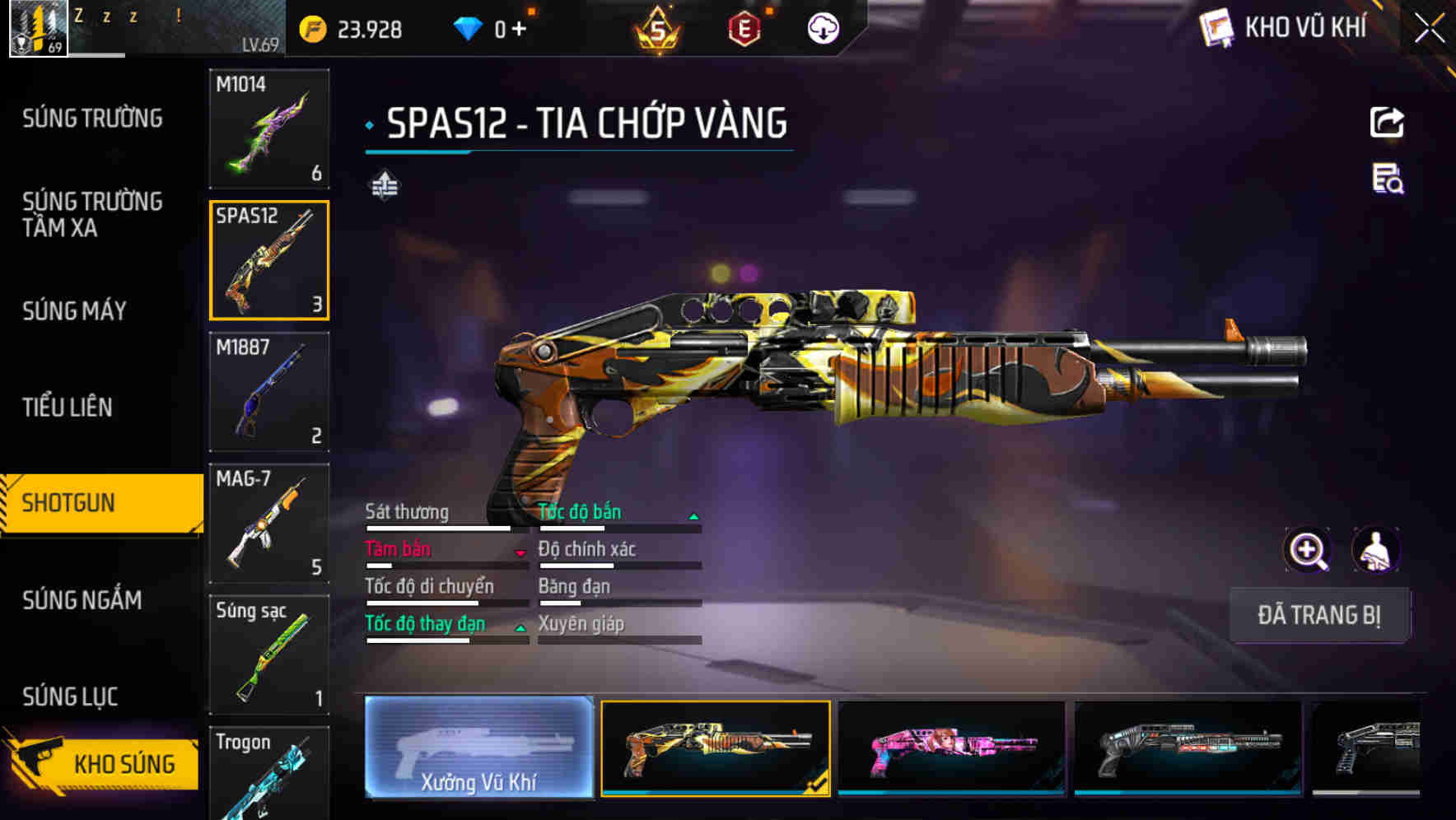Select the SÚNG NGẮM category

82,600
